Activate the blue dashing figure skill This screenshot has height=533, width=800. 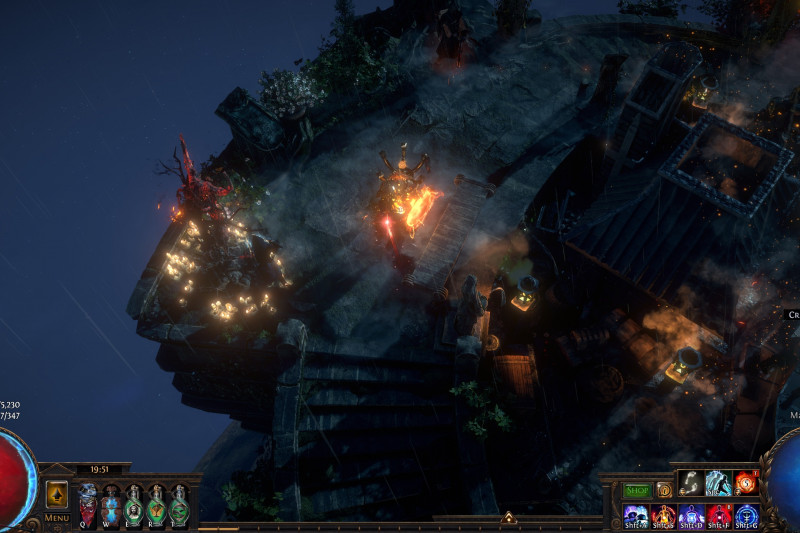point(718,483)
